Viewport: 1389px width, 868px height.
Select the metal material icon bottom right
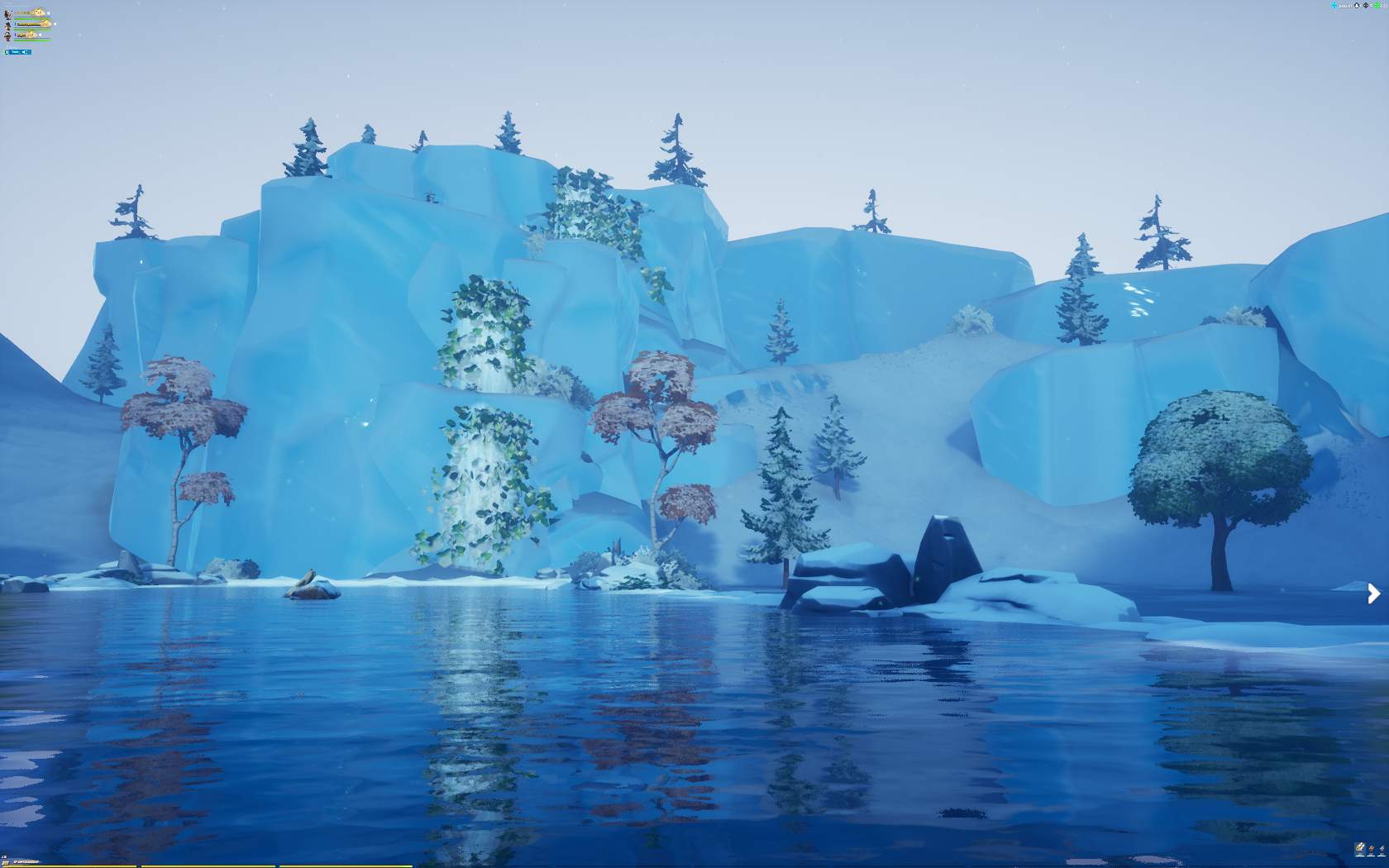[x=1382, y=848]
